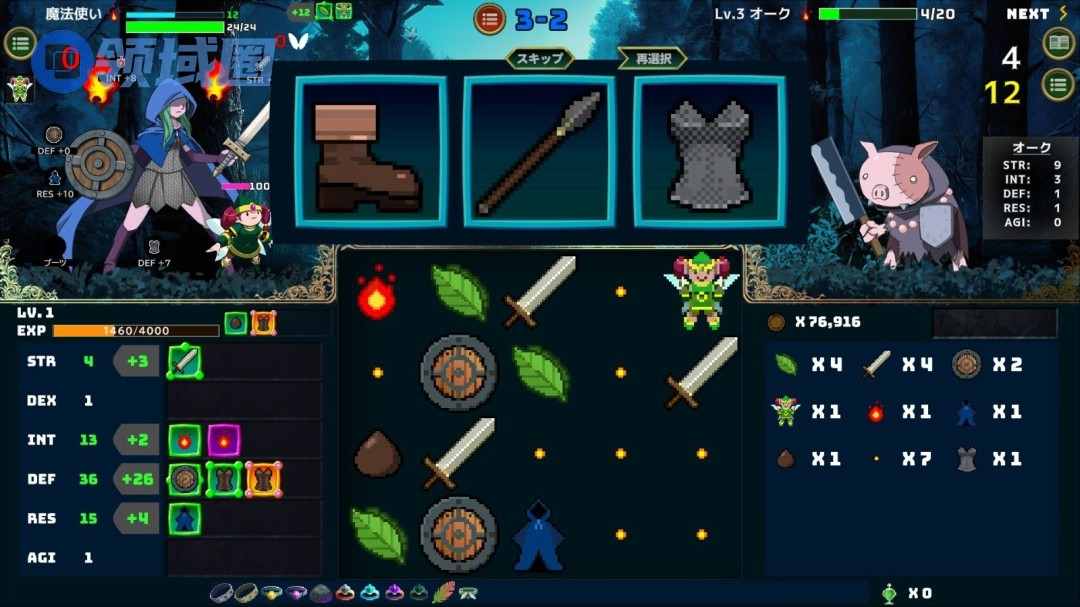Screen dimensions: 1080x607
Task: Choose the chainmail armor reward card
Action: [708, 152]
